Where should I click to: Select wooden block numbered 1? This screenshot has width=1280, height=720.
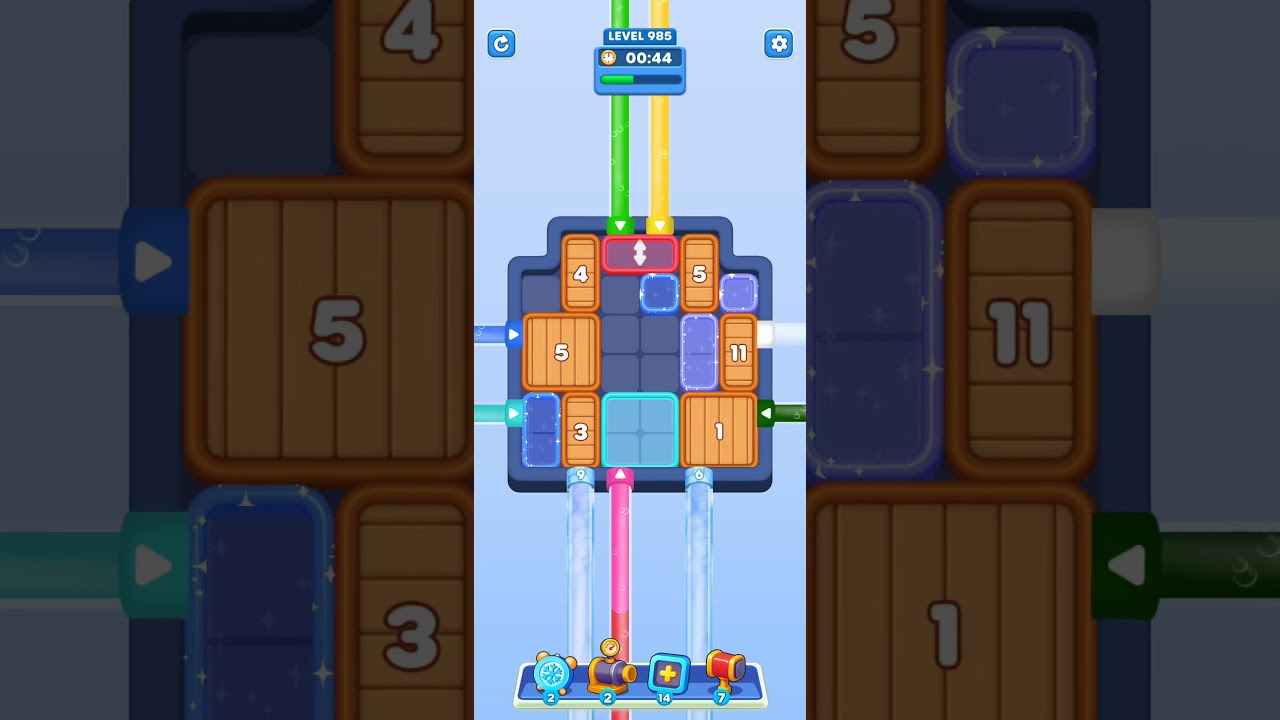point(719,430)
